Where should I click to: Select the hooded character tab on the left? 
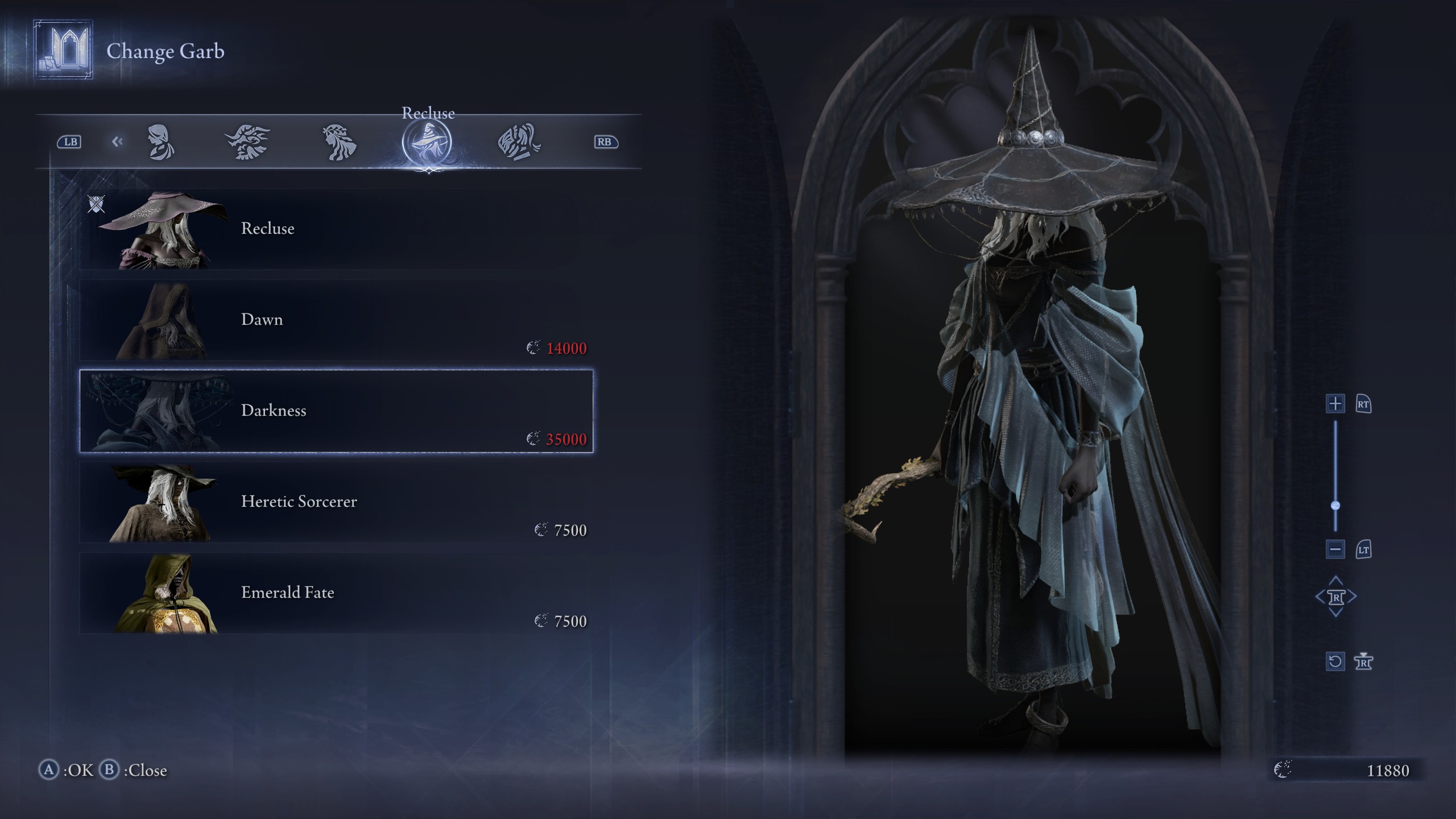[162, 143]
